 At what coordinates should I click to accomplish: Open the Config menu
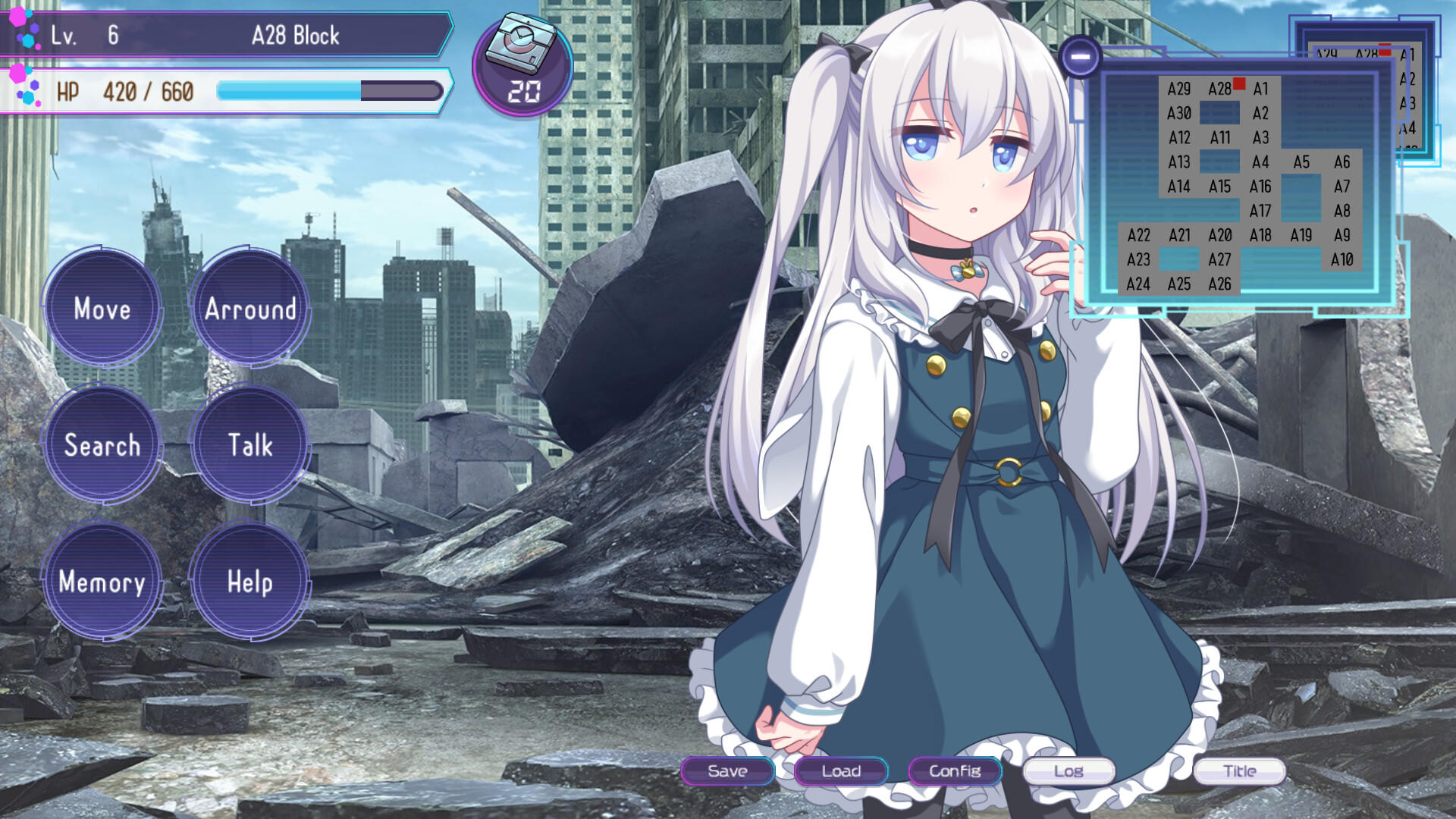[955, 771]
